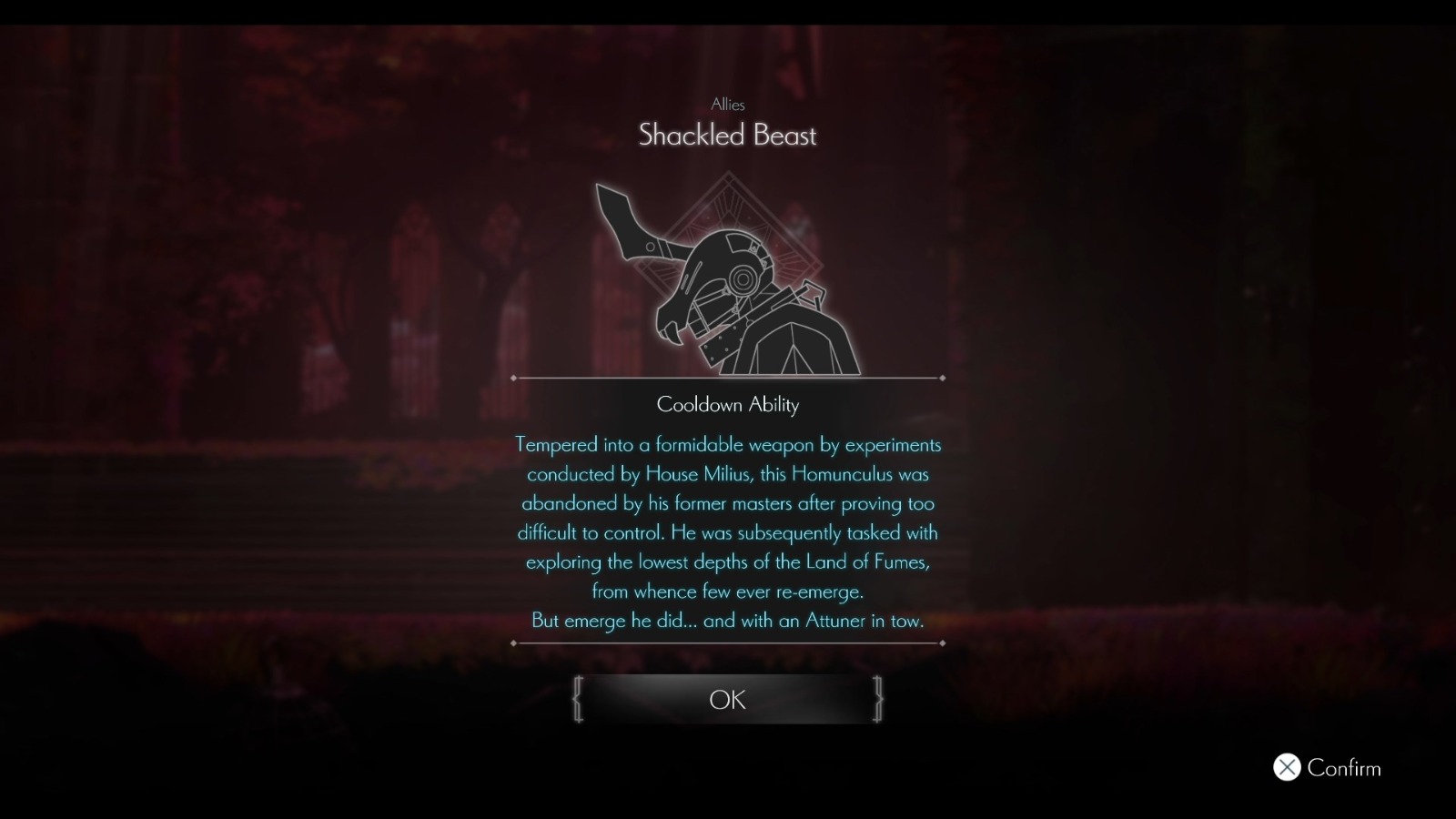The width and height of the screenshot is (1456, 819).
Task: Click the Confirm text in bottom right corner
Action: [x=1343, y=769]
